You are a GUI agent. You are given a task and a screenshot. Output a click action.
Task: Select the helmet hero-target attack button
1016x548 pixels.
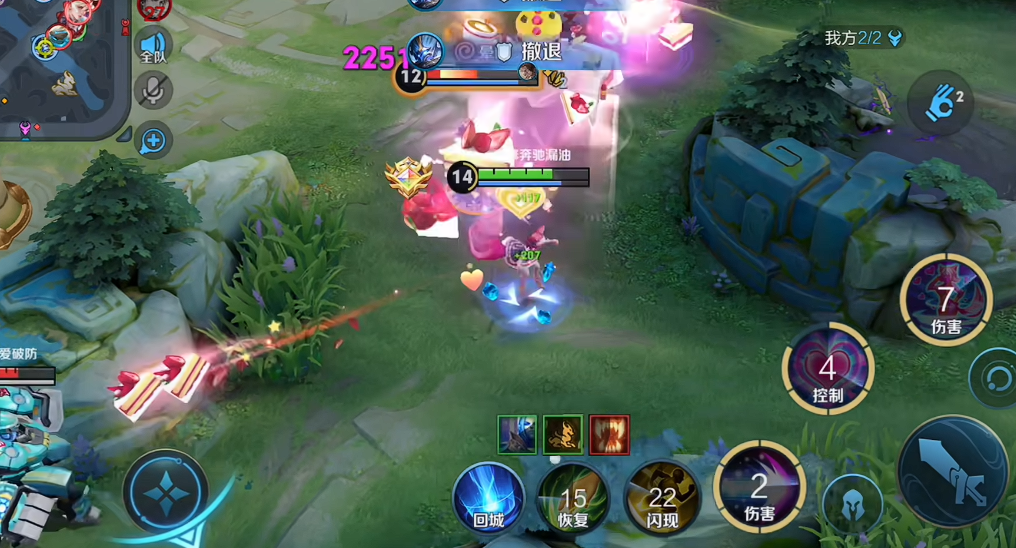pos(853,503)
